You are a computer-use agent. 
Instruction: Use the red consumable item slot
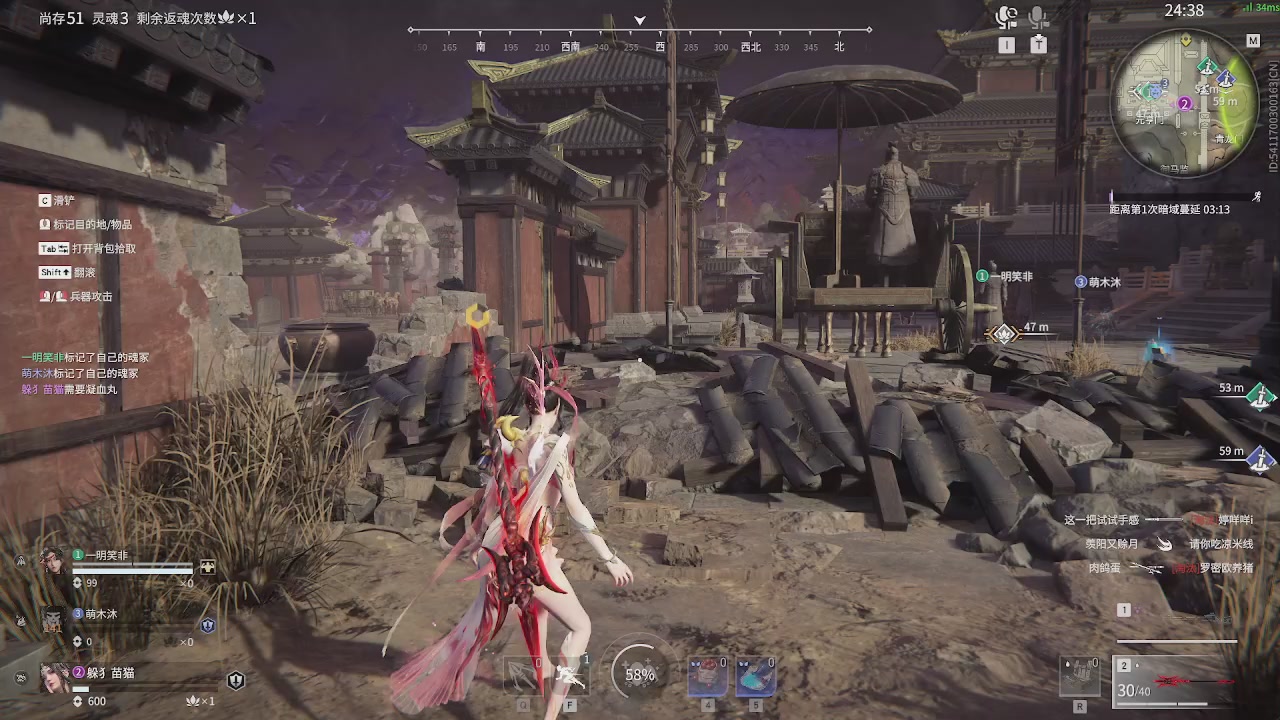pyautogui.click(x=707, y=676)
